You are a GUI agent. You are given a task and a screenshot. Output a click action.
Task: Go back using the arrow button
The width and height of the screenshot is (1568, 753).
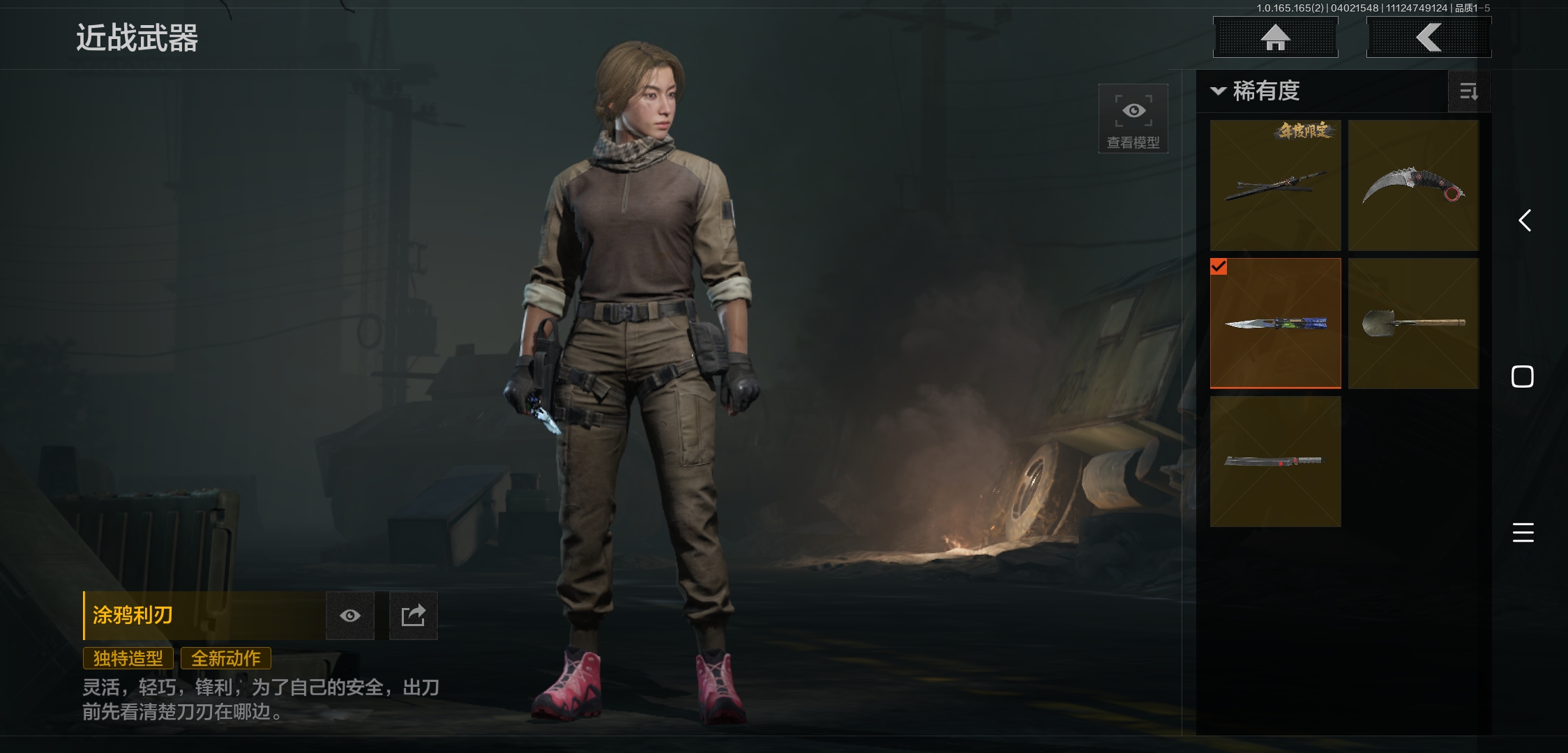pyautogui.click(x=1428, y=38)
